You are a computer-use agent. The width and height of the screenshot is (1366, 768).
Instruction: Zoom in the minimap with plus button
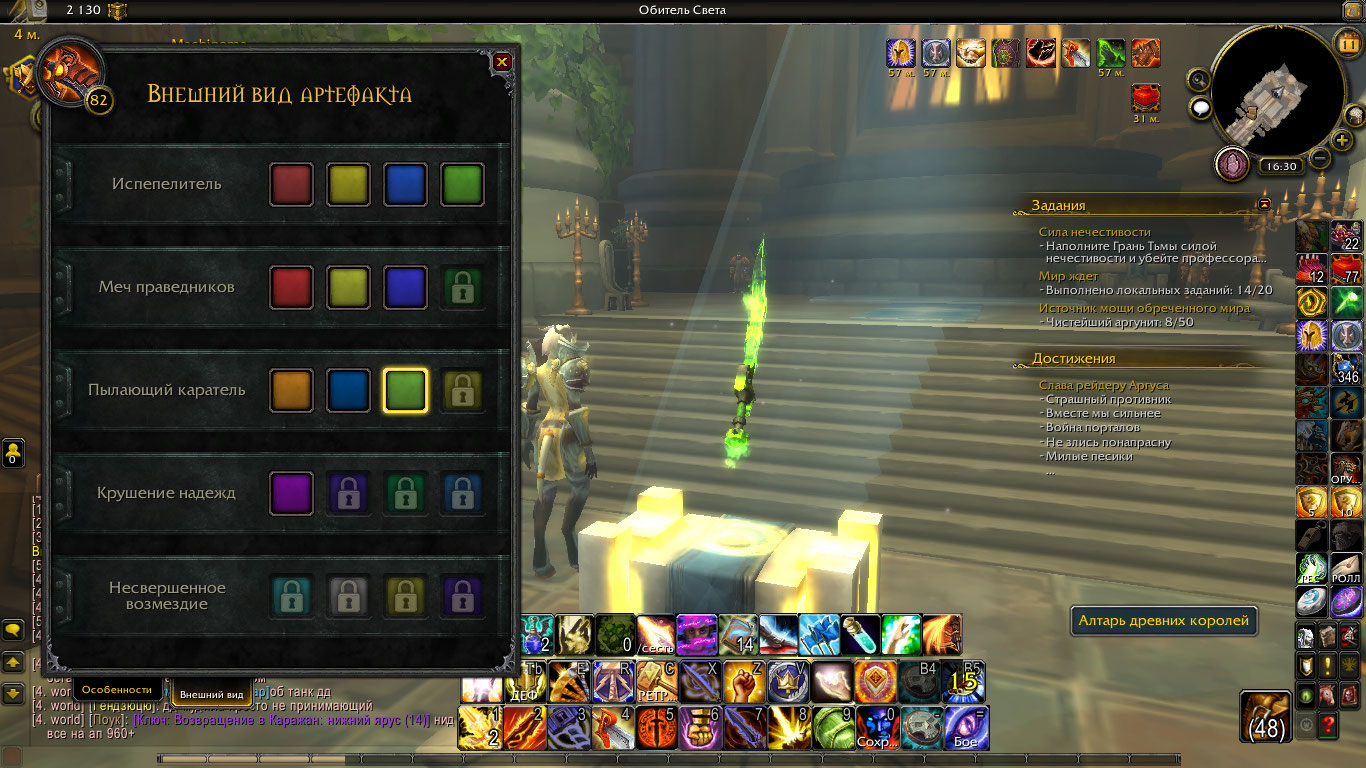1343,140
